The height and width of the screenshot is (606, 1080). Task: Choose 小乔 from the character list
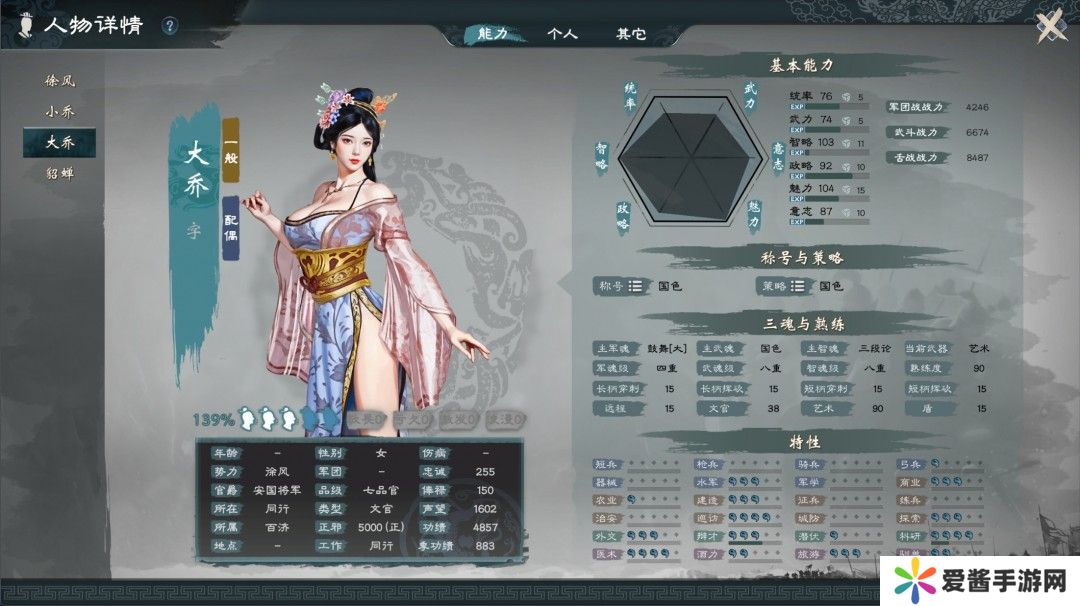tap(60, 111)
